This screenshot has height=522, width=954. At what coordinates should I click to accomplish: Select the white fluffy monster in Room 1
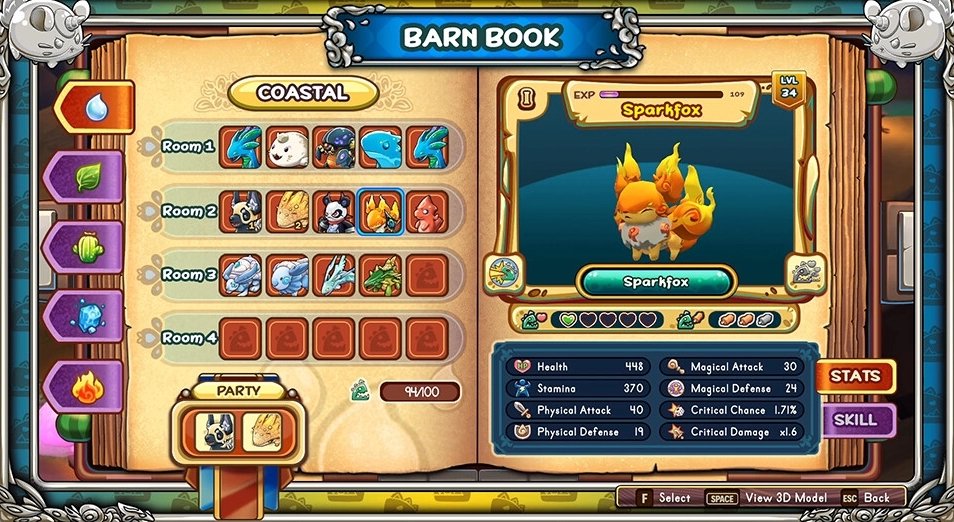[287, 147]
